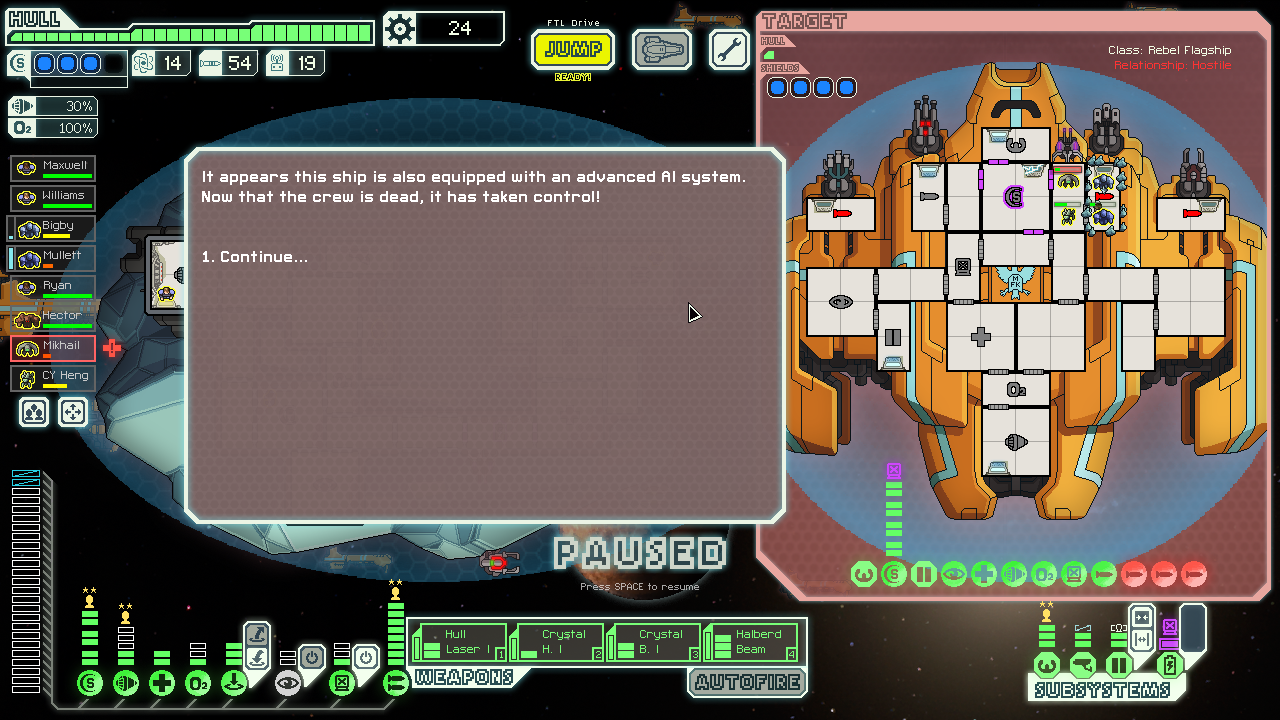Select the Hull Laser I weapon slot
1280x720 pixels.
(x=459, y=642)
